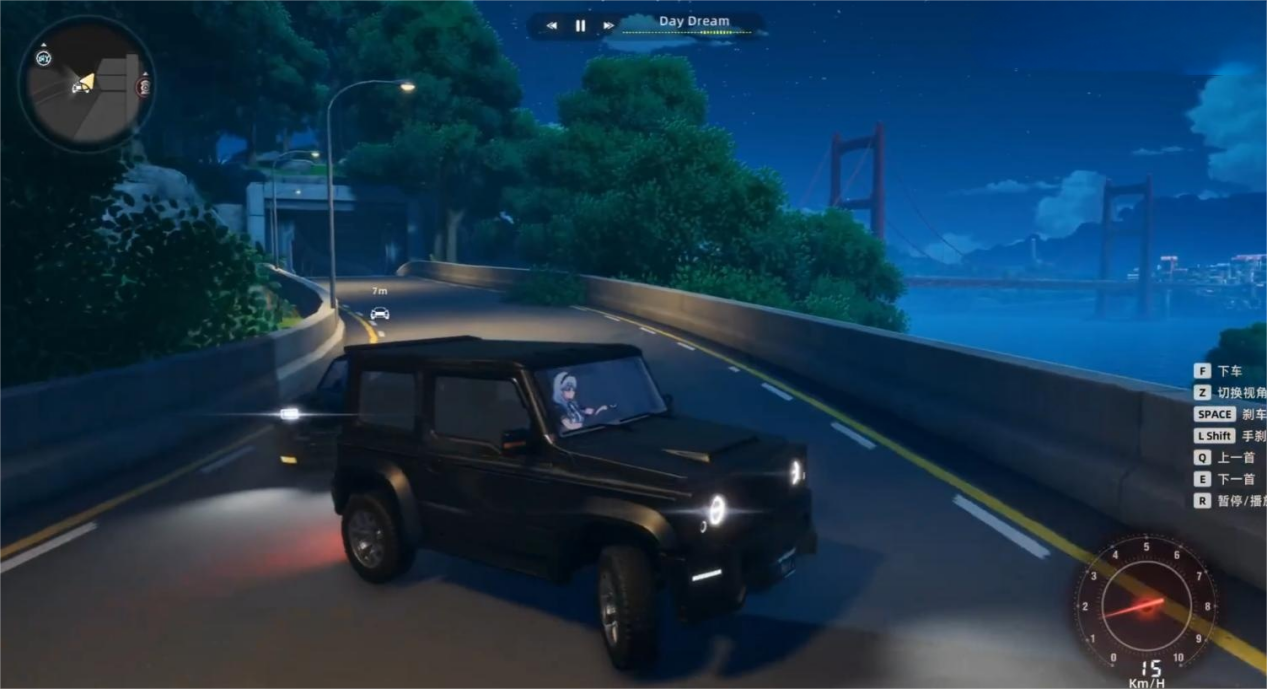The image size is (1267, 689).
Task: Click the car waypoint marker showing 7m
Action: tap(379, 313)
